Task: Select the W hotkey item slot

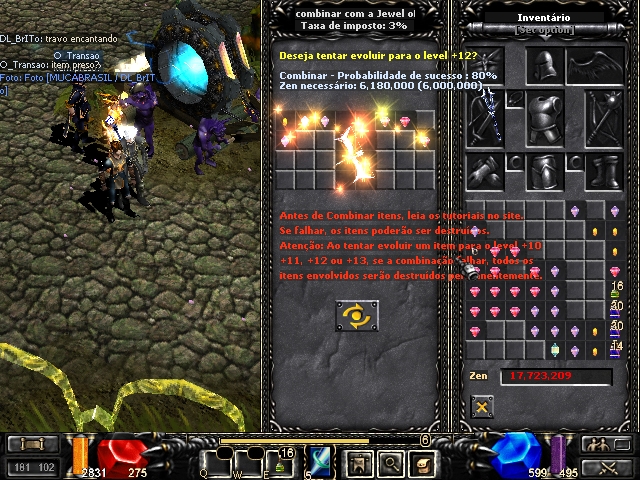Action: pyautogui.click(x=251, y=462)
